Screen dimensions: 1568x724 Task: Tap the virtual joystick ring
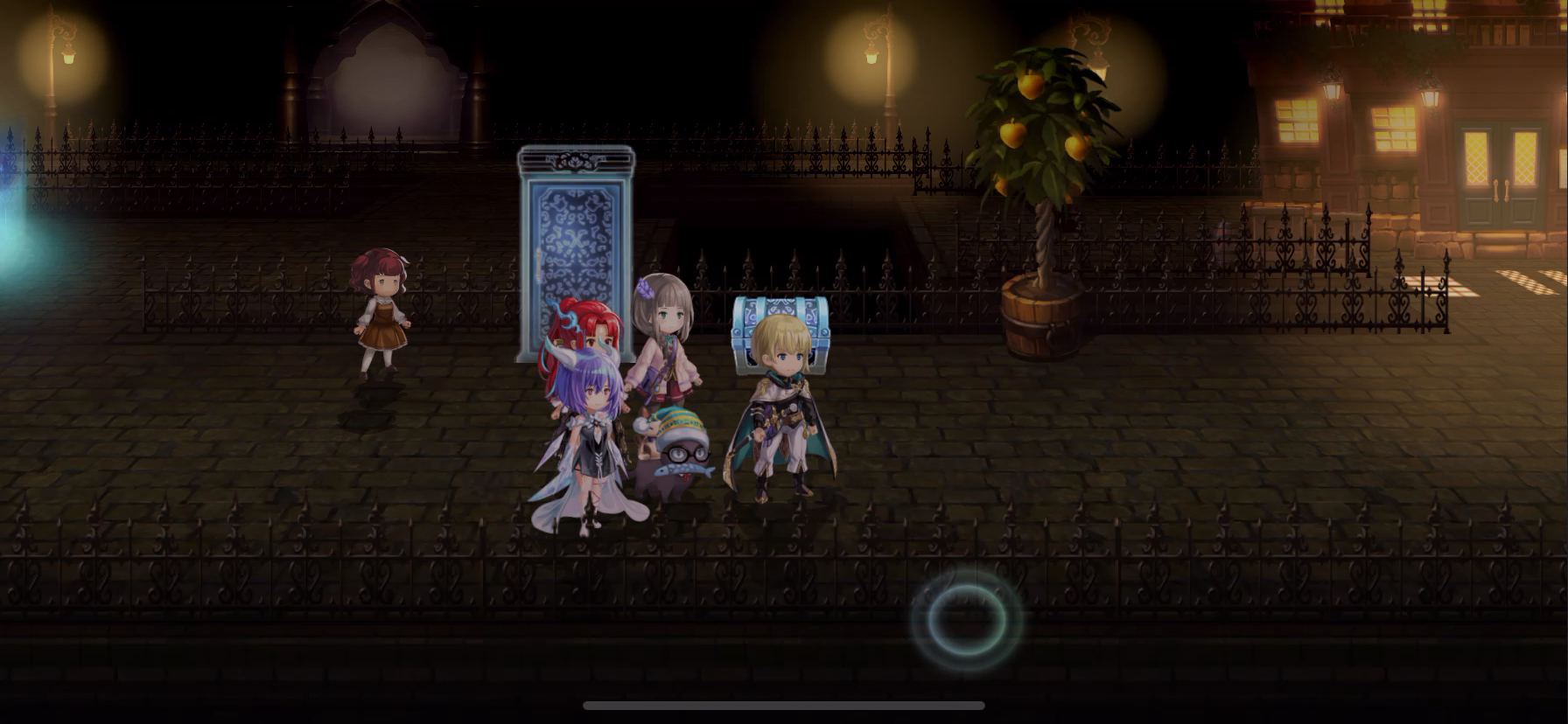[x=966, y=618]
